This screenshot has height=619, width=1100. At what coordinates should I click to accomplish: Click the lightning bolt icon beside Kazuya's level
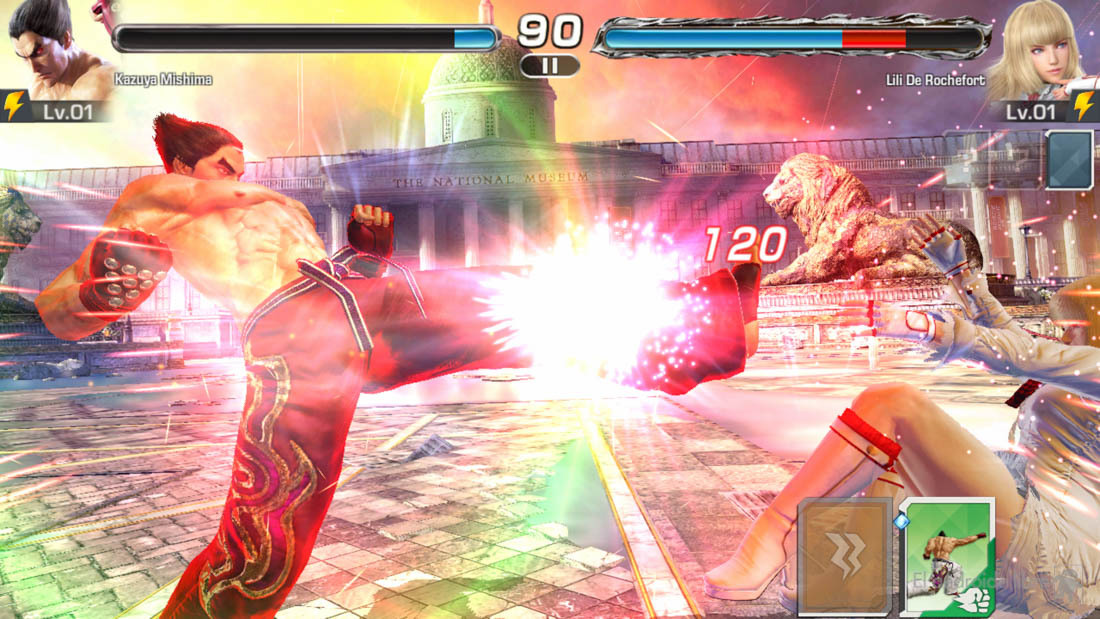coord(14,106)
